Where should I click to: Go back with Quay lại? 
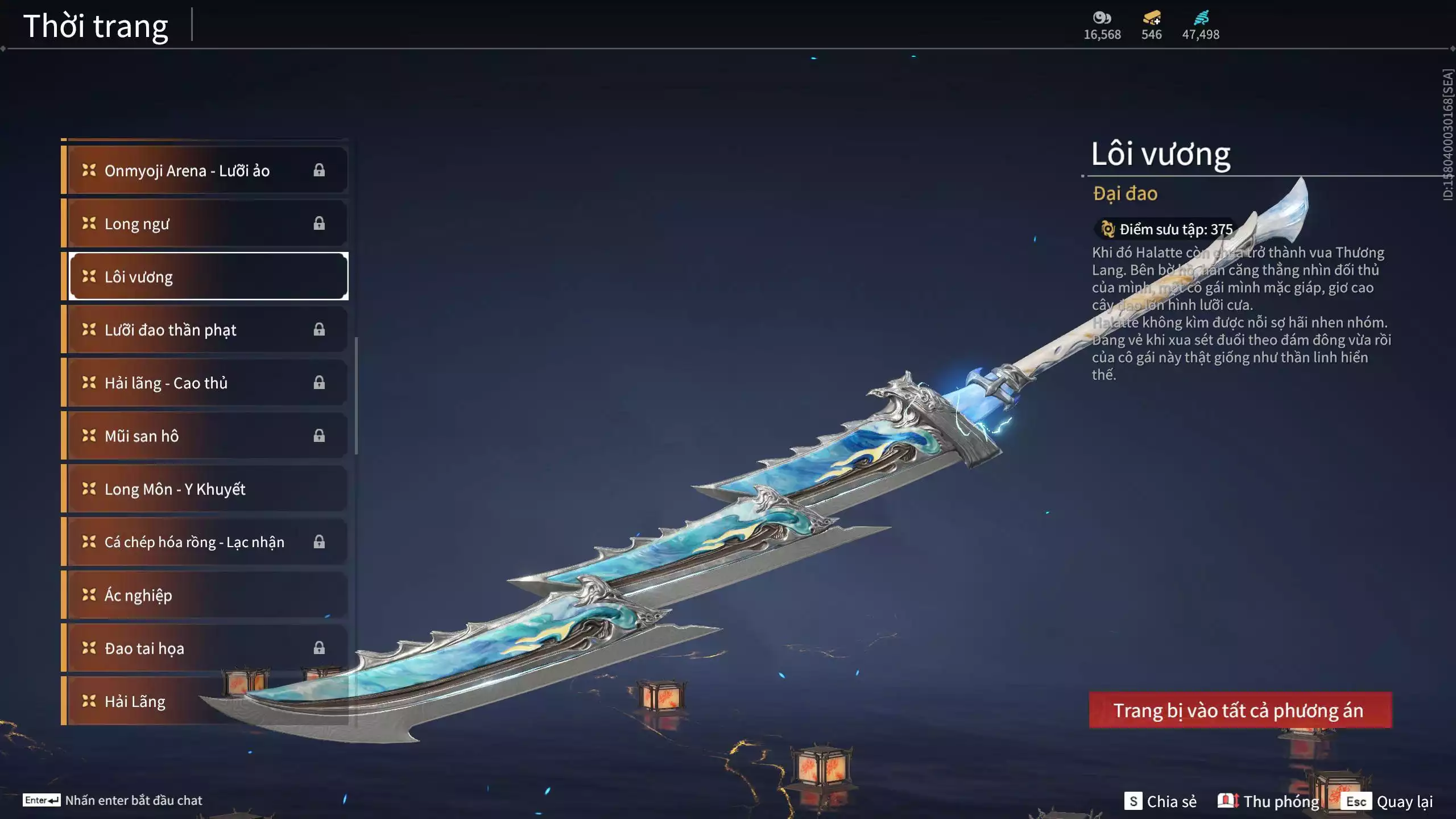point(1388,801)
